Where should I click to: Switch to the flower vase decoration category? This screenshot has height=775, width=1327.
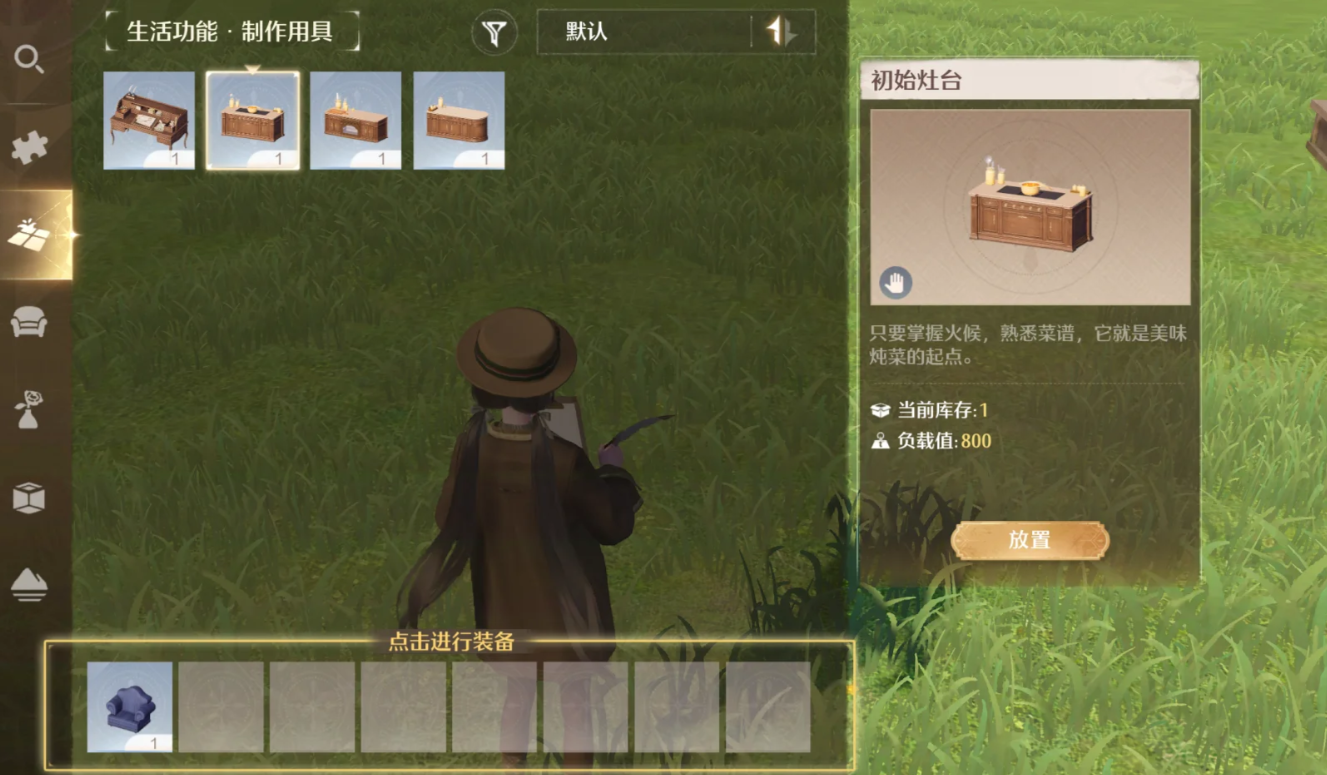28,409
